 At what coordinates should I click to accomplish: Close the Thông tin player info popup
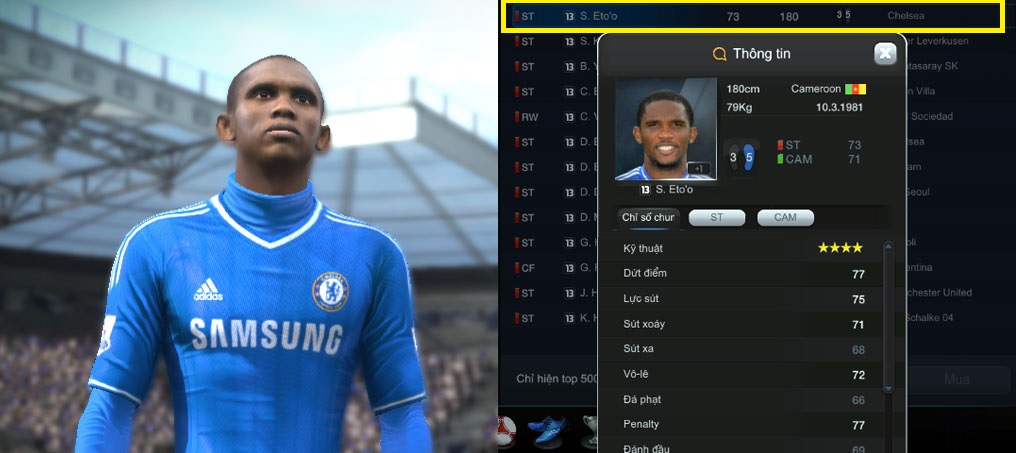click(x=885, y=54)
